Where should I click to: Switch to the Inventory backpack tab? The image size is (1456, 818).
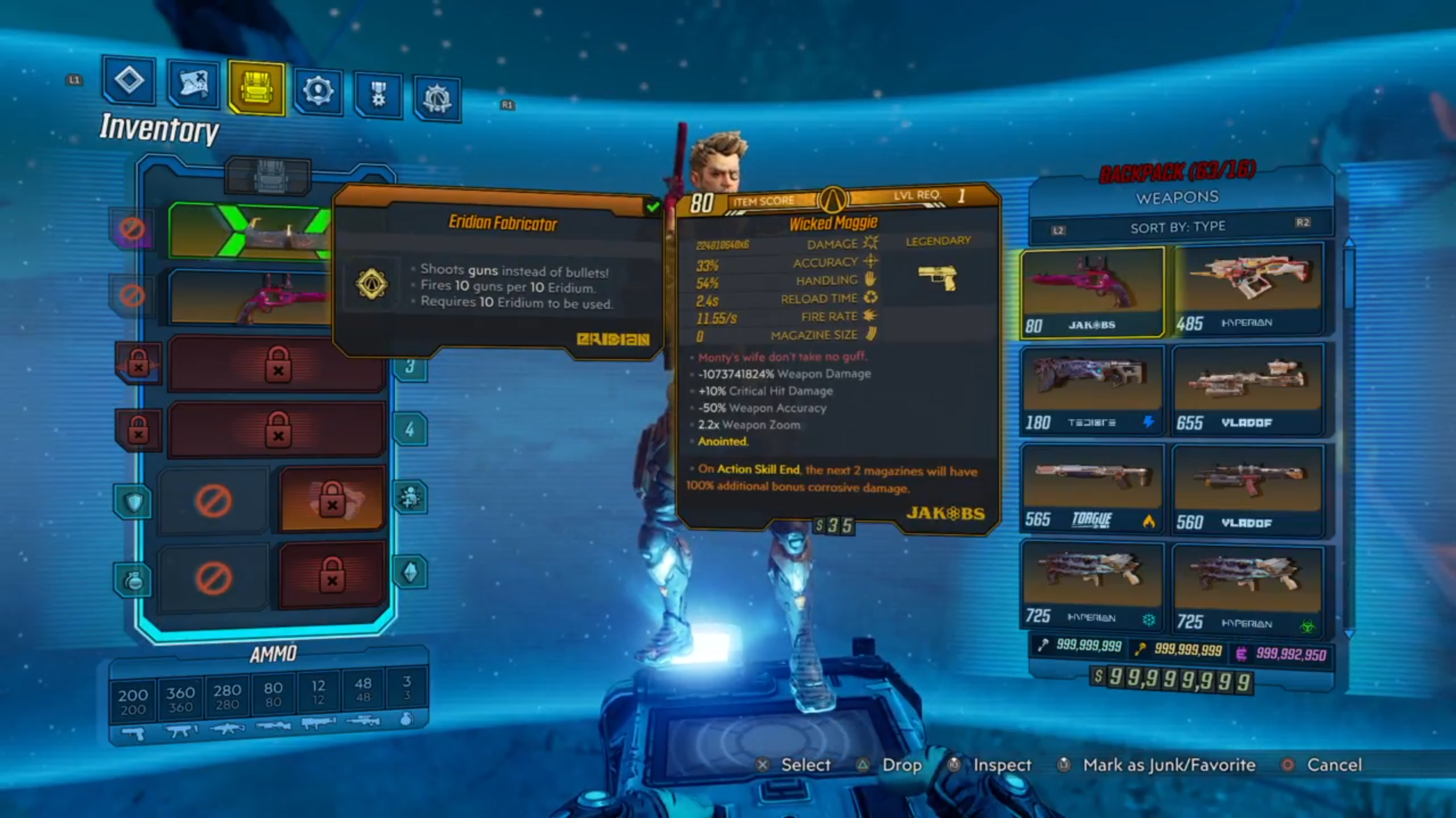[x=256, y=89]
